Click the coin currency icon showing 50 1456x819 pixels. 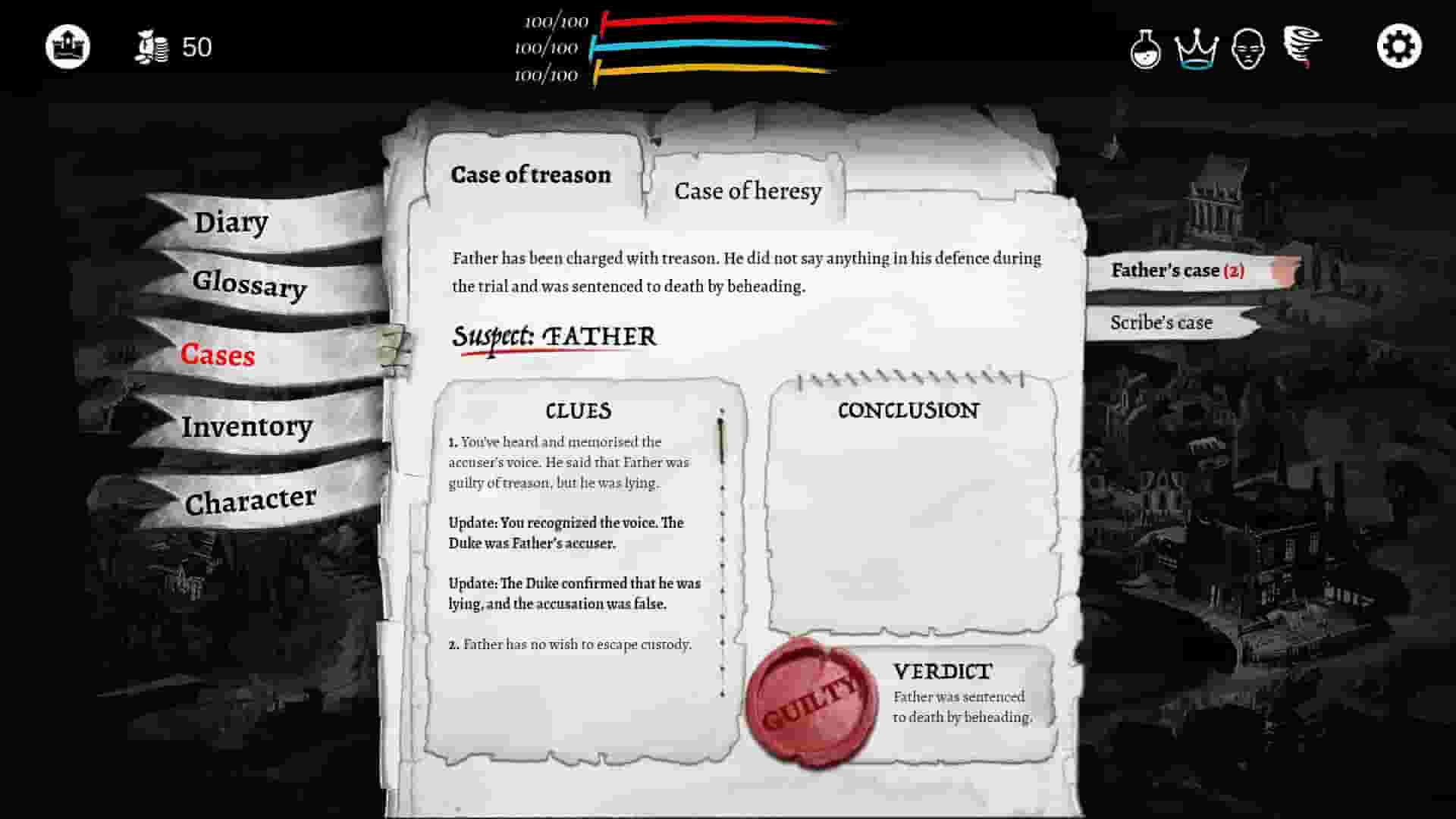pyautogui.click(x=152, y=47)
